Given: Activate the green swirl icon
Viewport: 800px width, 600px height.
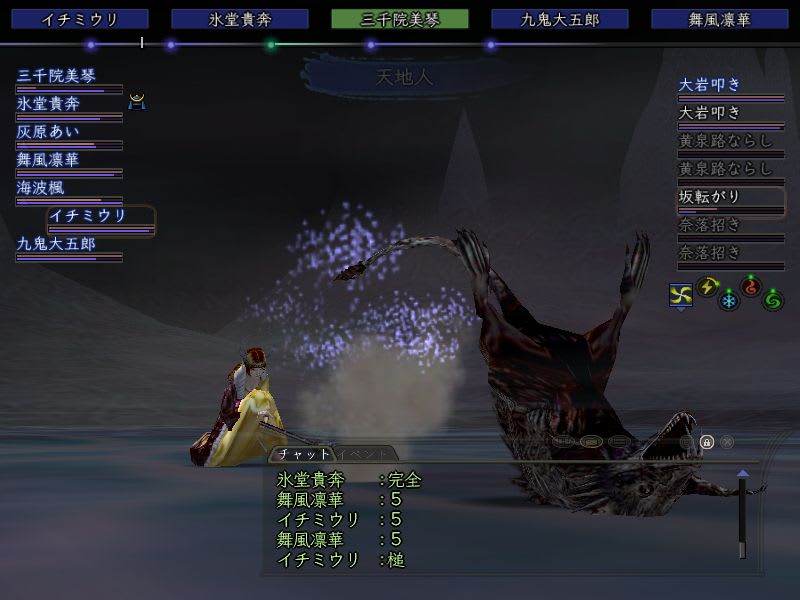Looking at the screenshot, I should point(773,299).
